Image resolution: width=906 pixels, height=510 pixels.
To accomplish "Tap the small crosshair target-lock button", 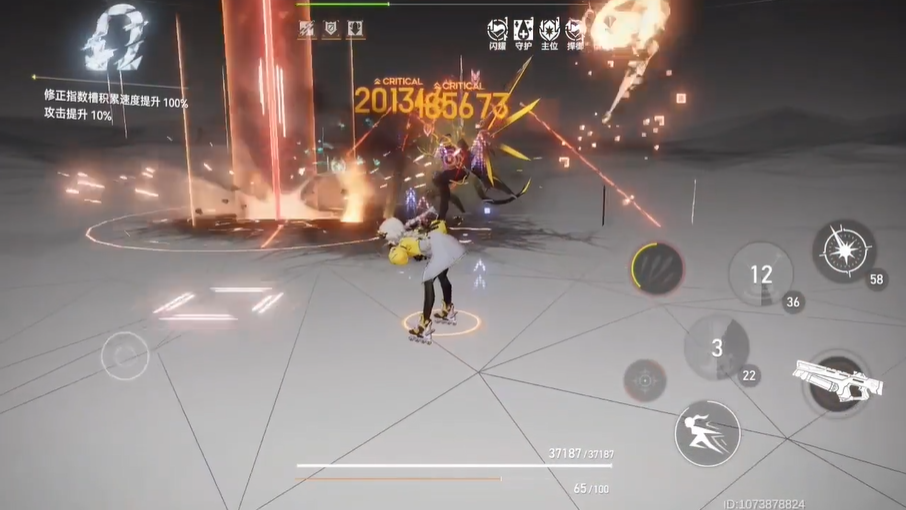I will (x=645, y=380).
